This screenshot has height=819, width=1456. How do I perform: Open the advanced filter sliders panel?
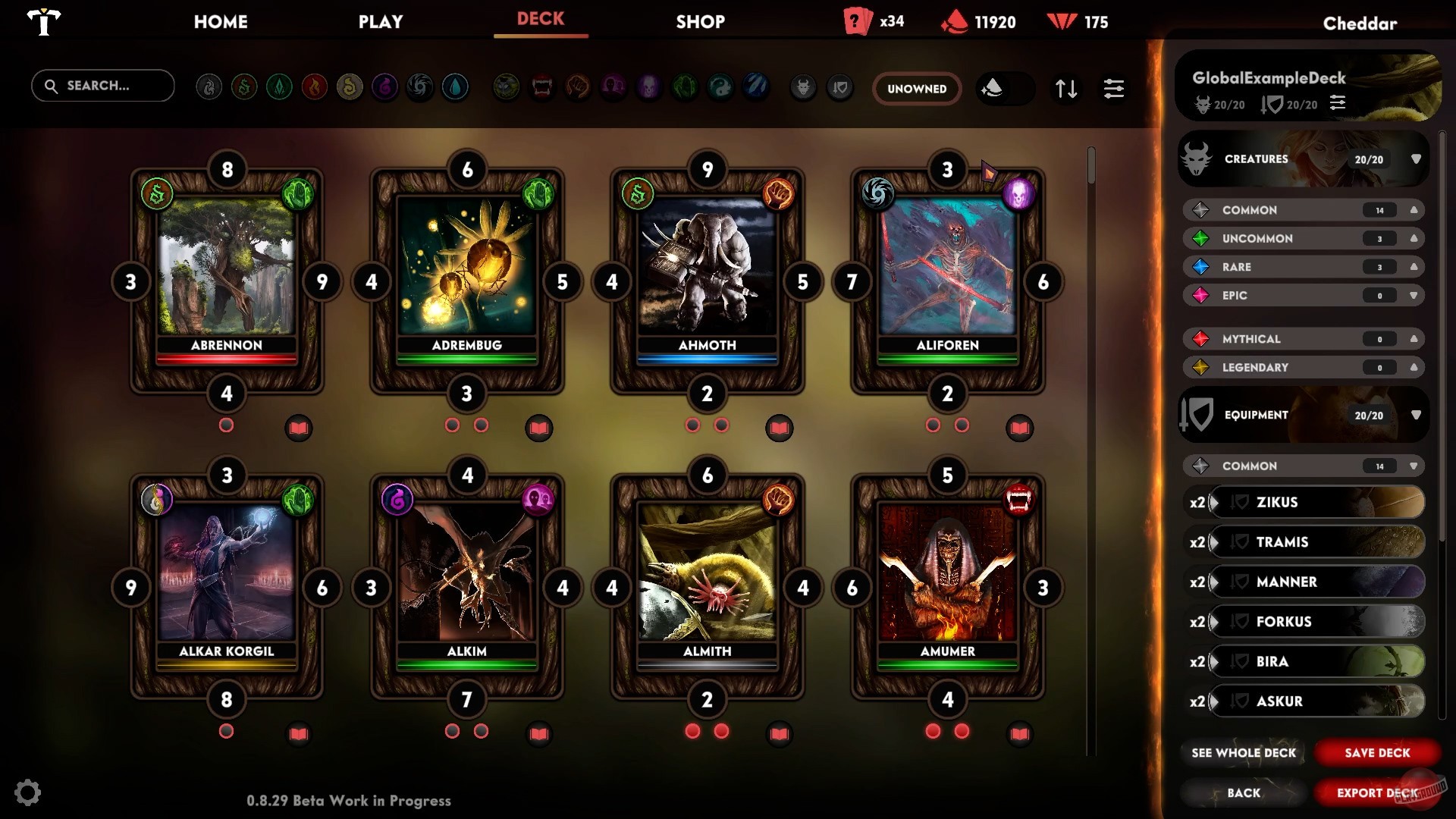click(x=1113, y=89)
